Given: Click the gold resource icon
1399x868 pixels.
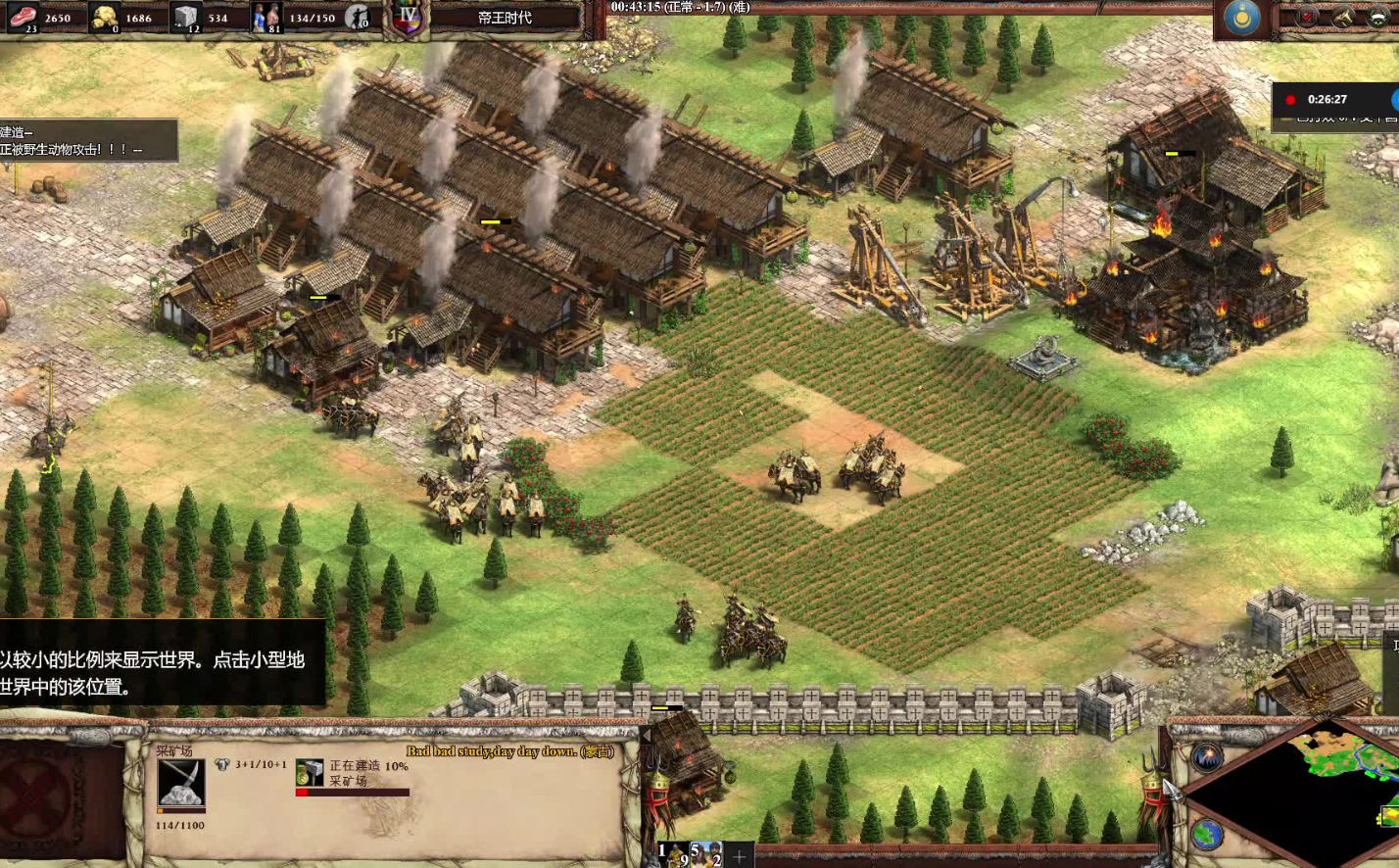Looking at the screenshot, I should tap(104, 17).
